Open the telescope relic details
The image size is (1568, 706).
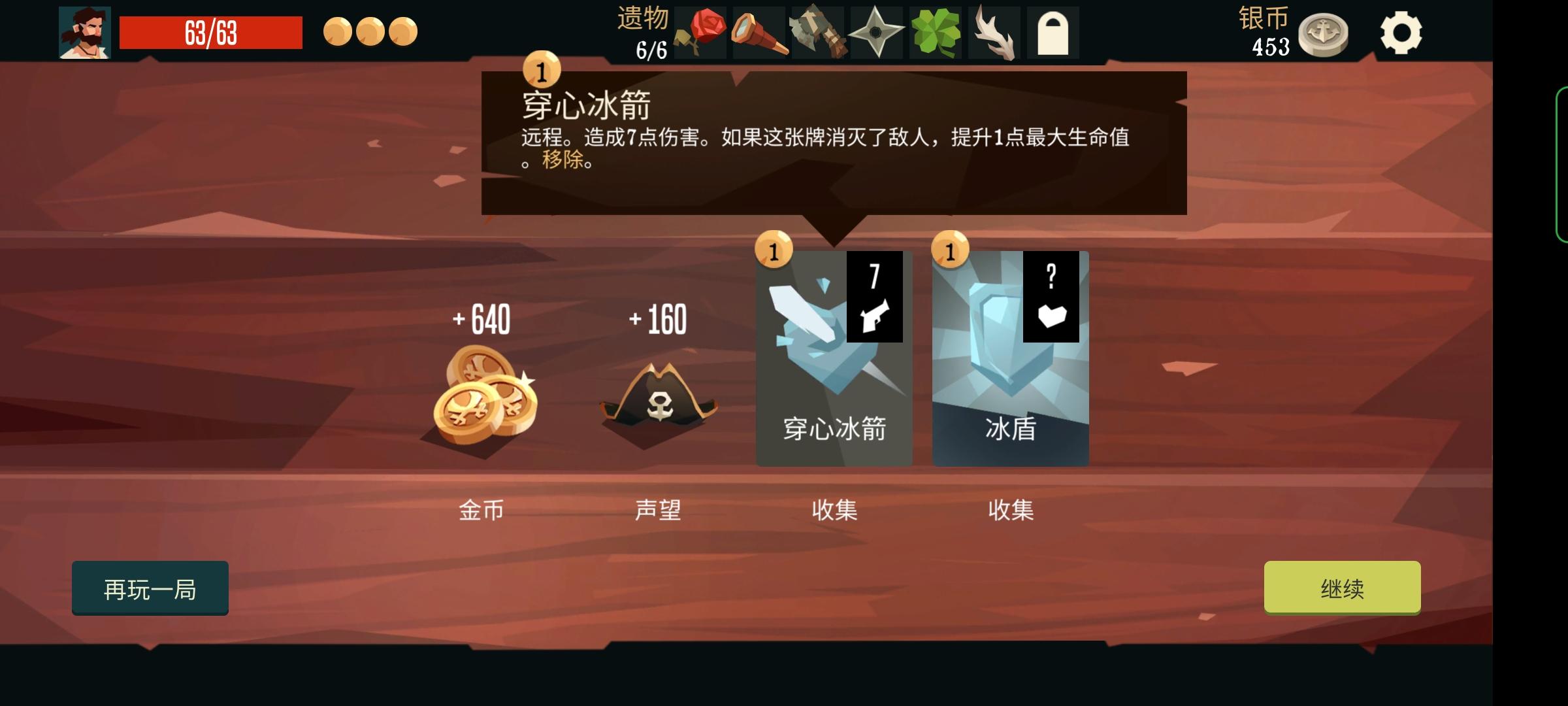pyautogui.click(x=758, y=30)
